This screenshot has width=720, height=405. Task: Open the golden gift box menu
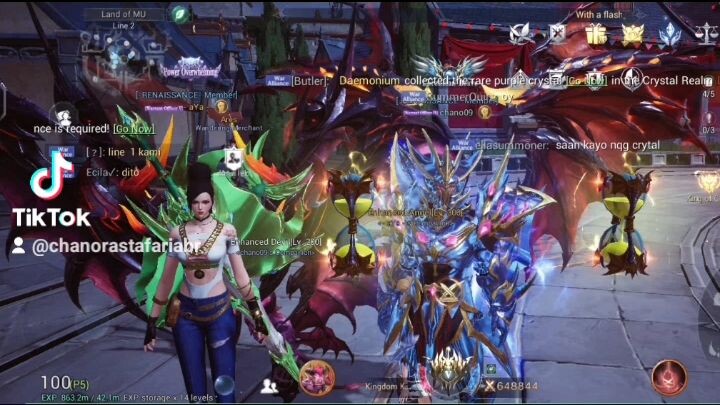click(x=596, y=34)
